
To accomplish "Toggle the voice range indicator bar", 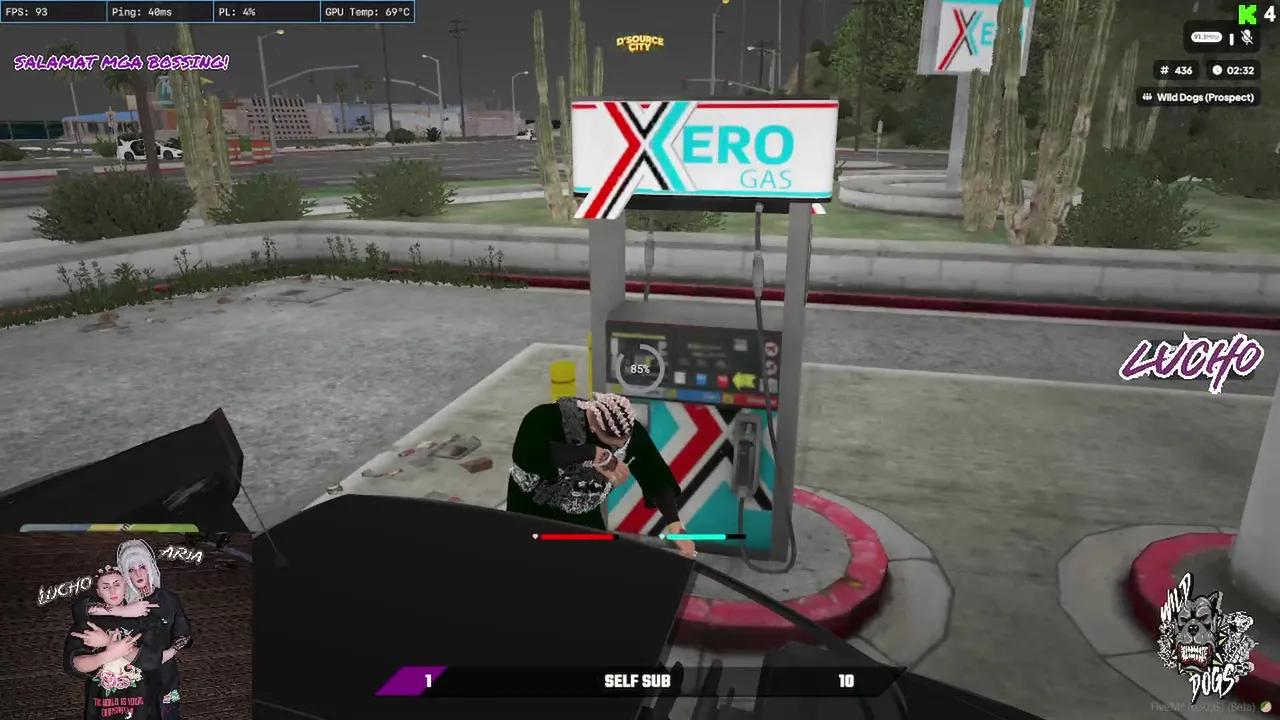I will [x=1232, y=39].
